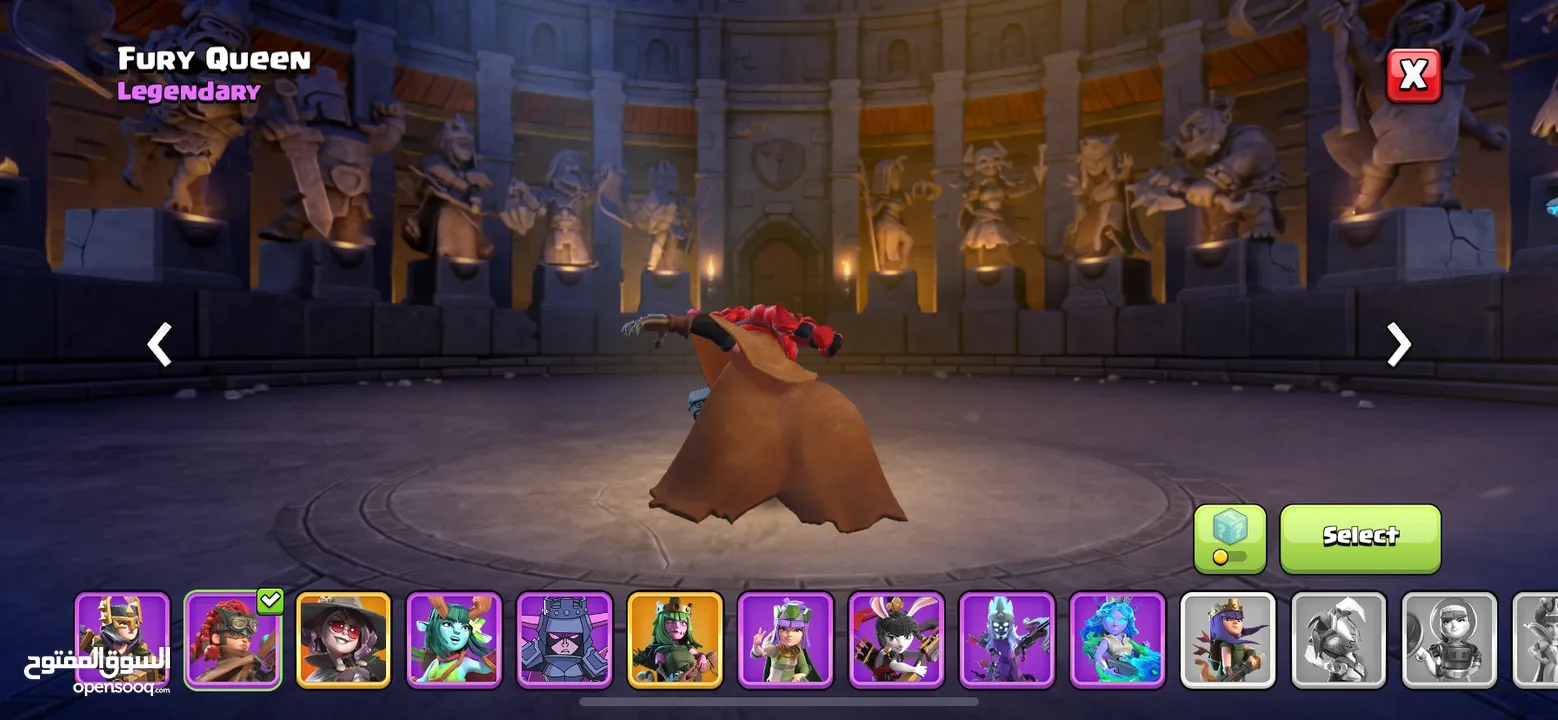The height and width of the screenshot is (720, 1558).
Task: Toggle the cube scenery preview button
Action: tap(1229, 538)
